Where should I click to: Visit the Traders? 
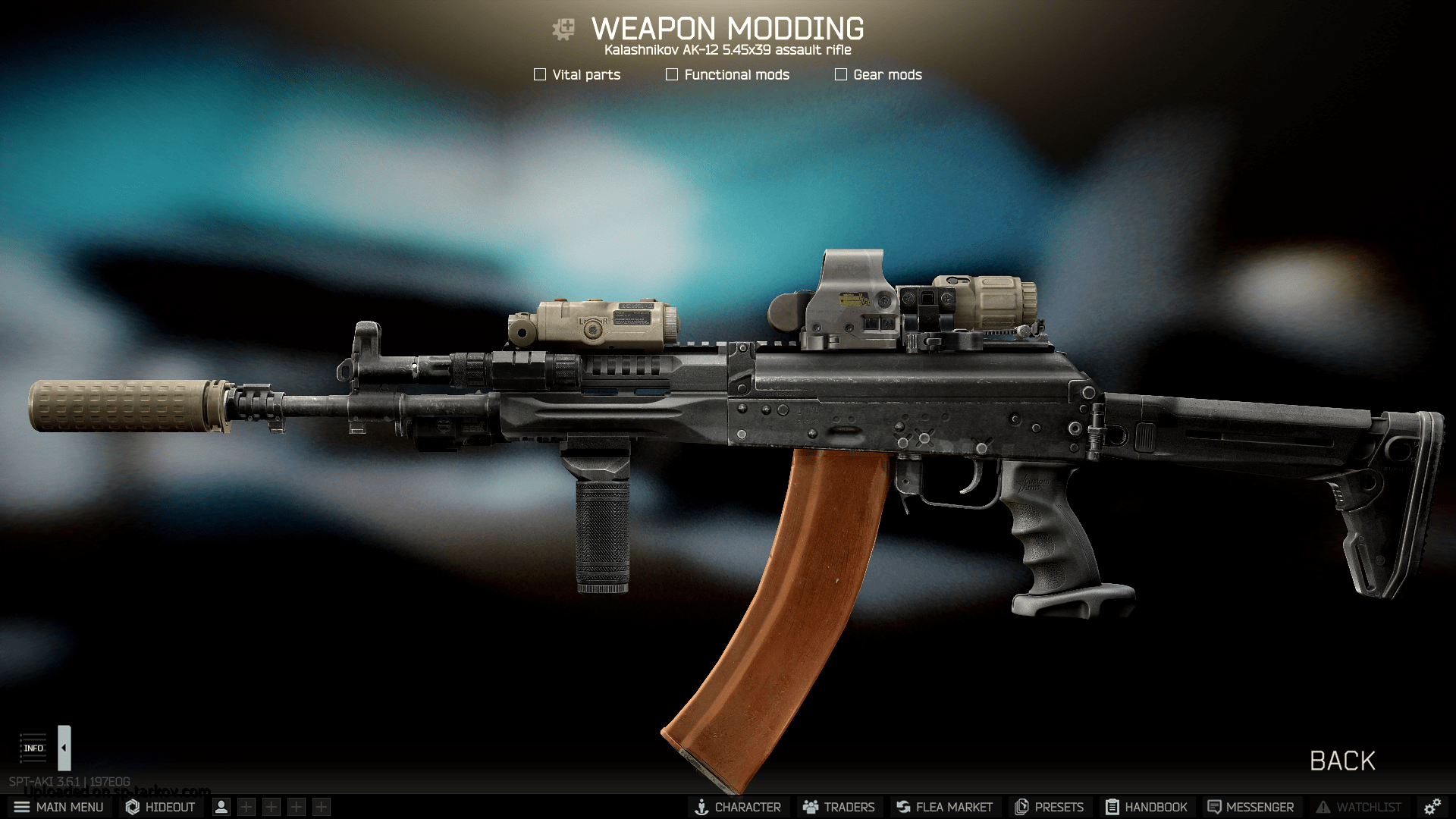click(839, 807)
